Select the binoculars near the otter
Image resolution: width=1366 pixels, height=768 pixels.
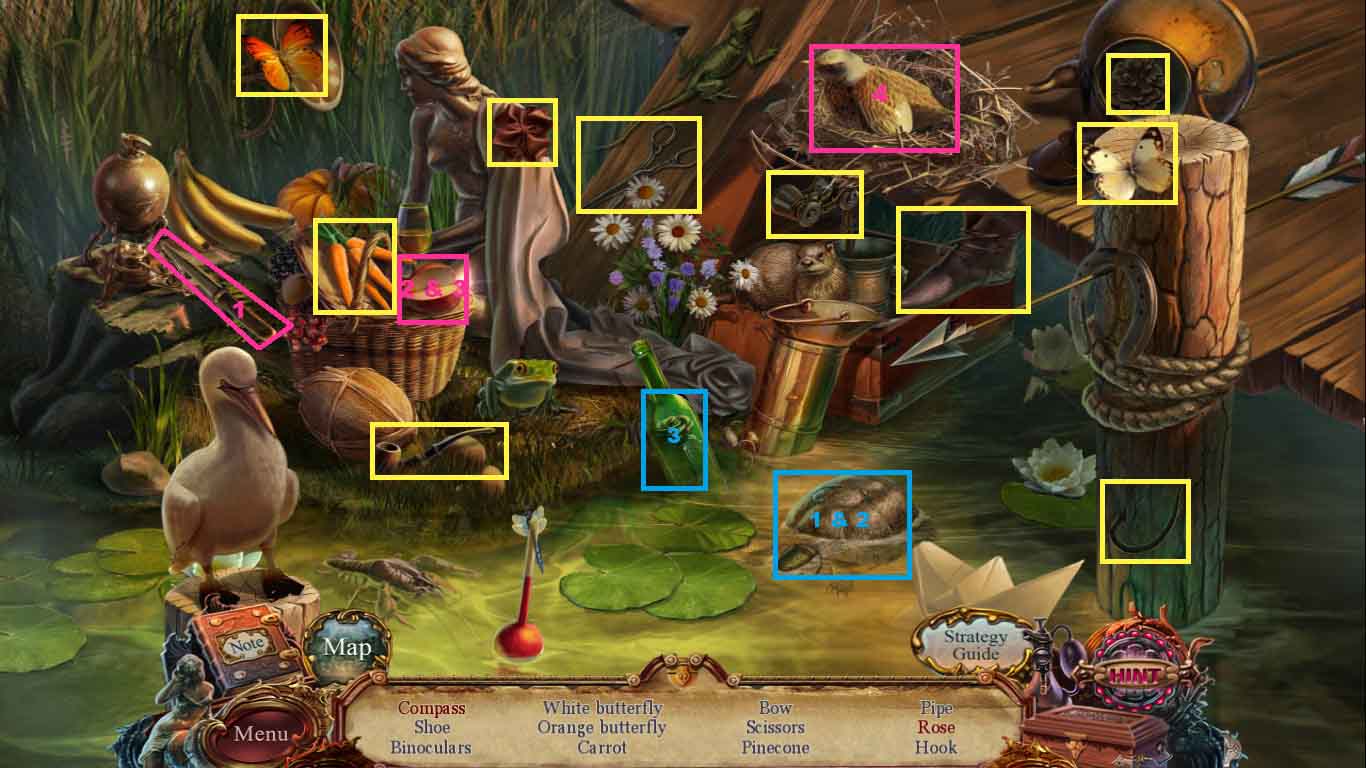pos(815,198)
